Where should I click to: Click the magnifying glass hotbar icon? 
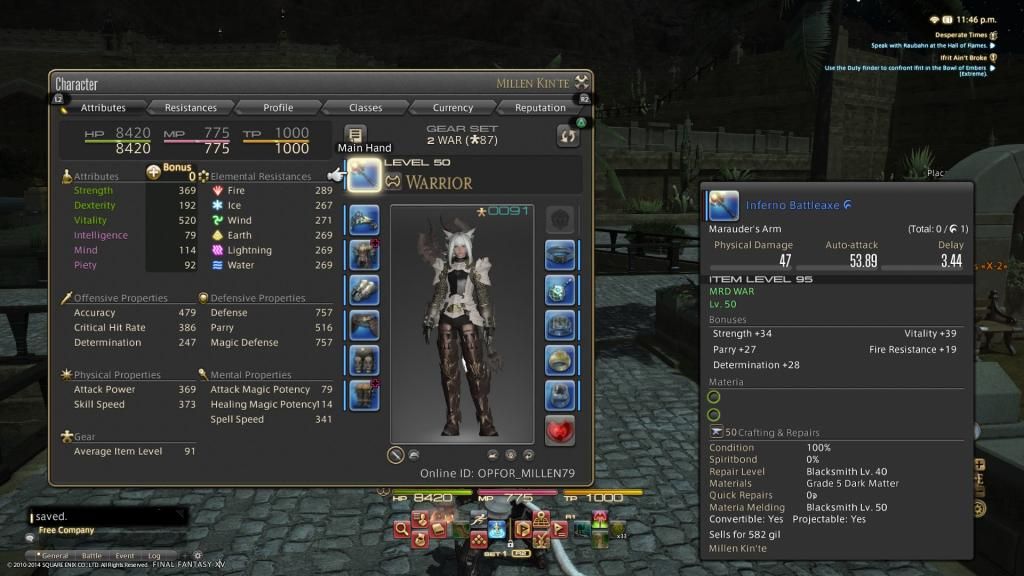(x=401, y=531)
